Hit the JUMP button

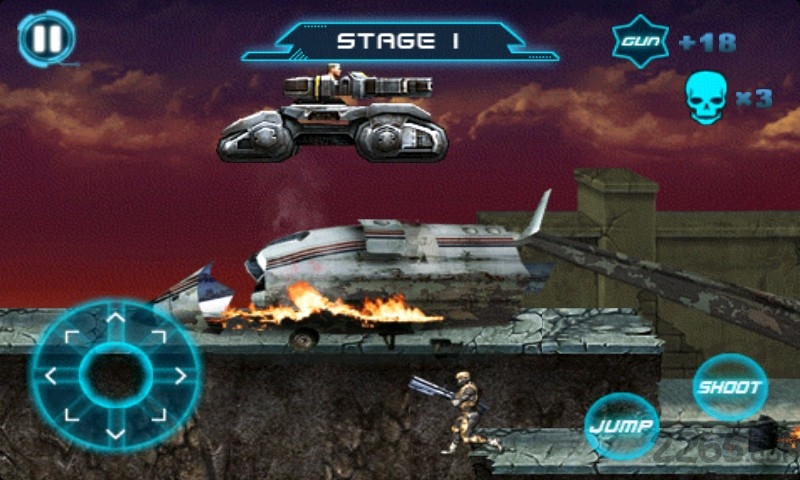(622, 426)
